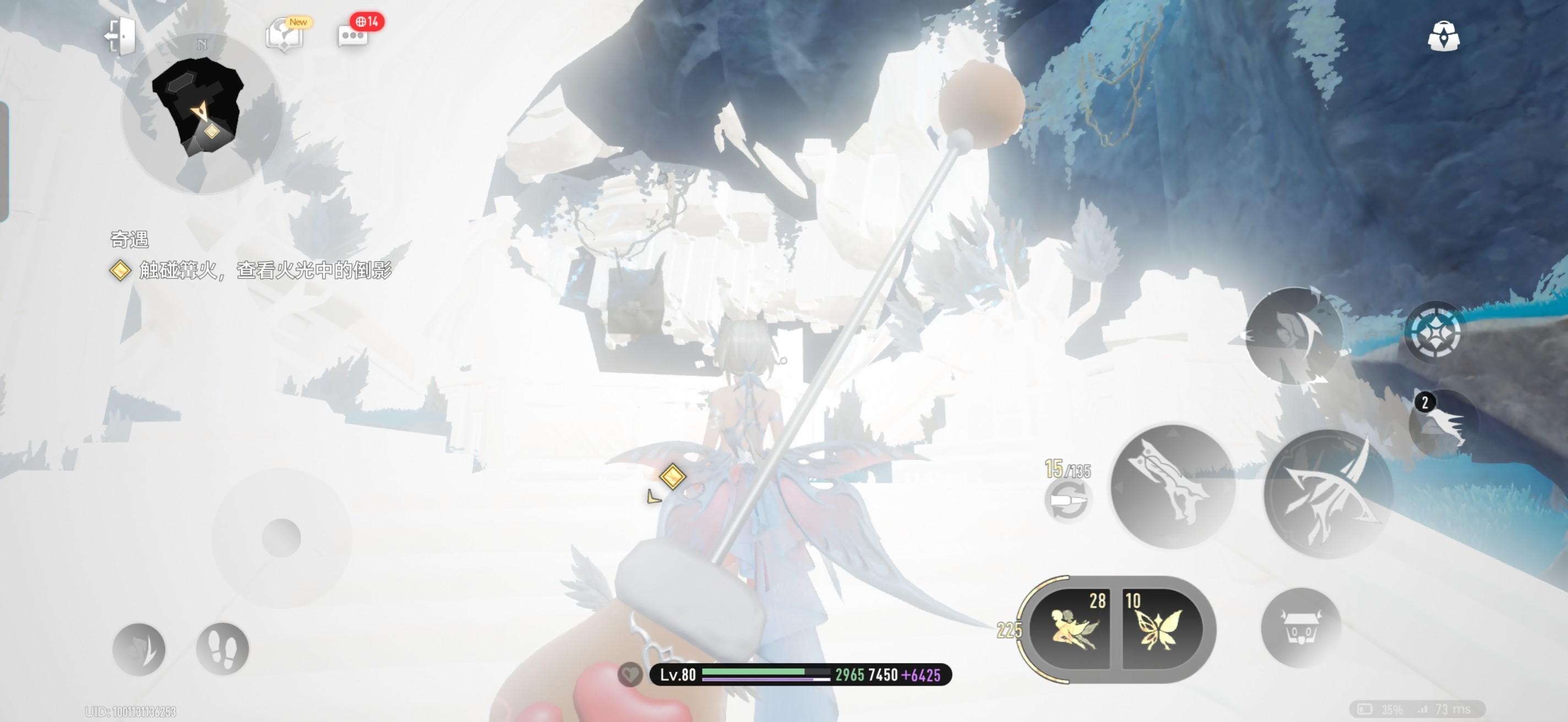
Task: Open chat with 14 notifications
Action: click(354, 35)
